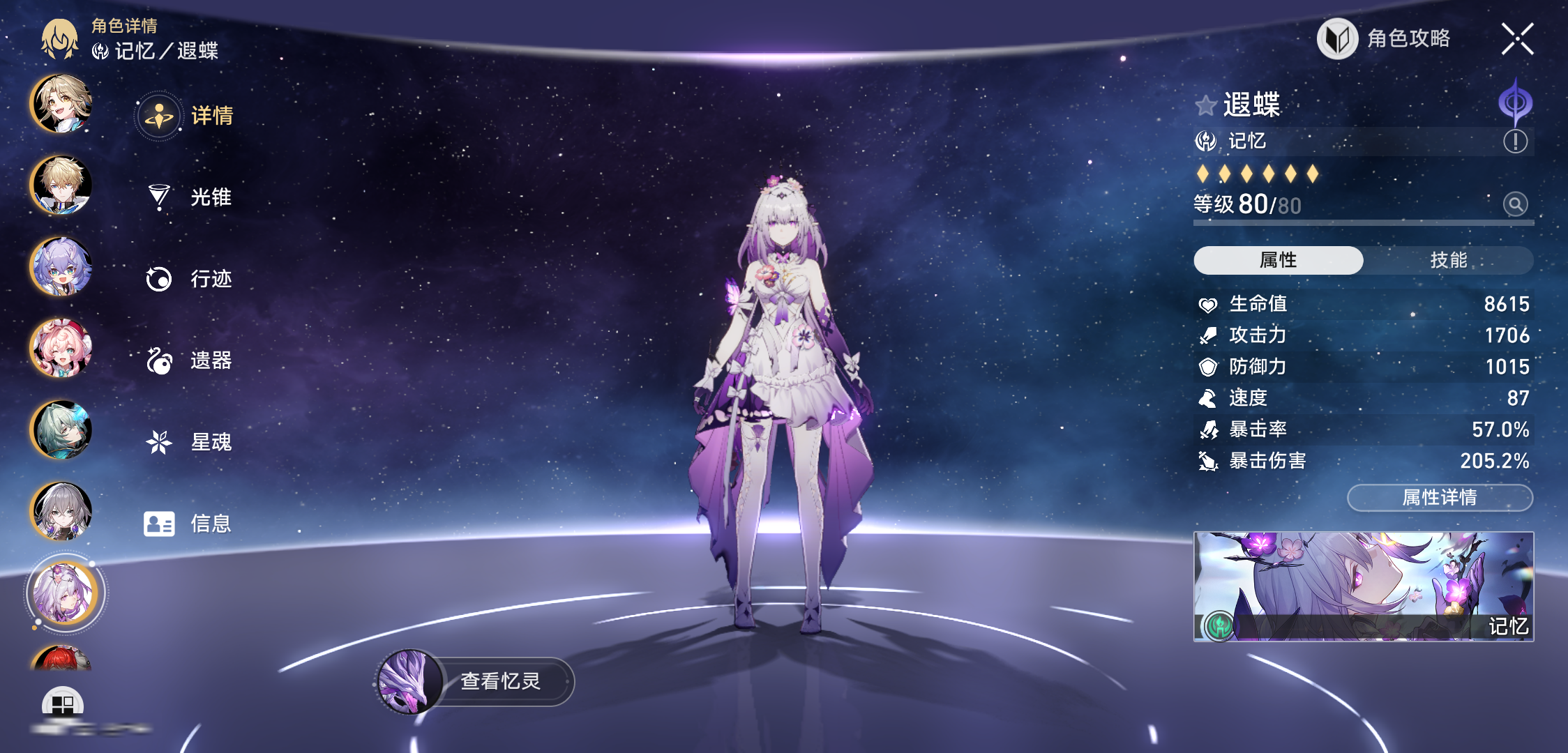The width and height of the screenshot is (1568, 753).
Task: Show the 星魂 eidolon menu
Action: 188,442
